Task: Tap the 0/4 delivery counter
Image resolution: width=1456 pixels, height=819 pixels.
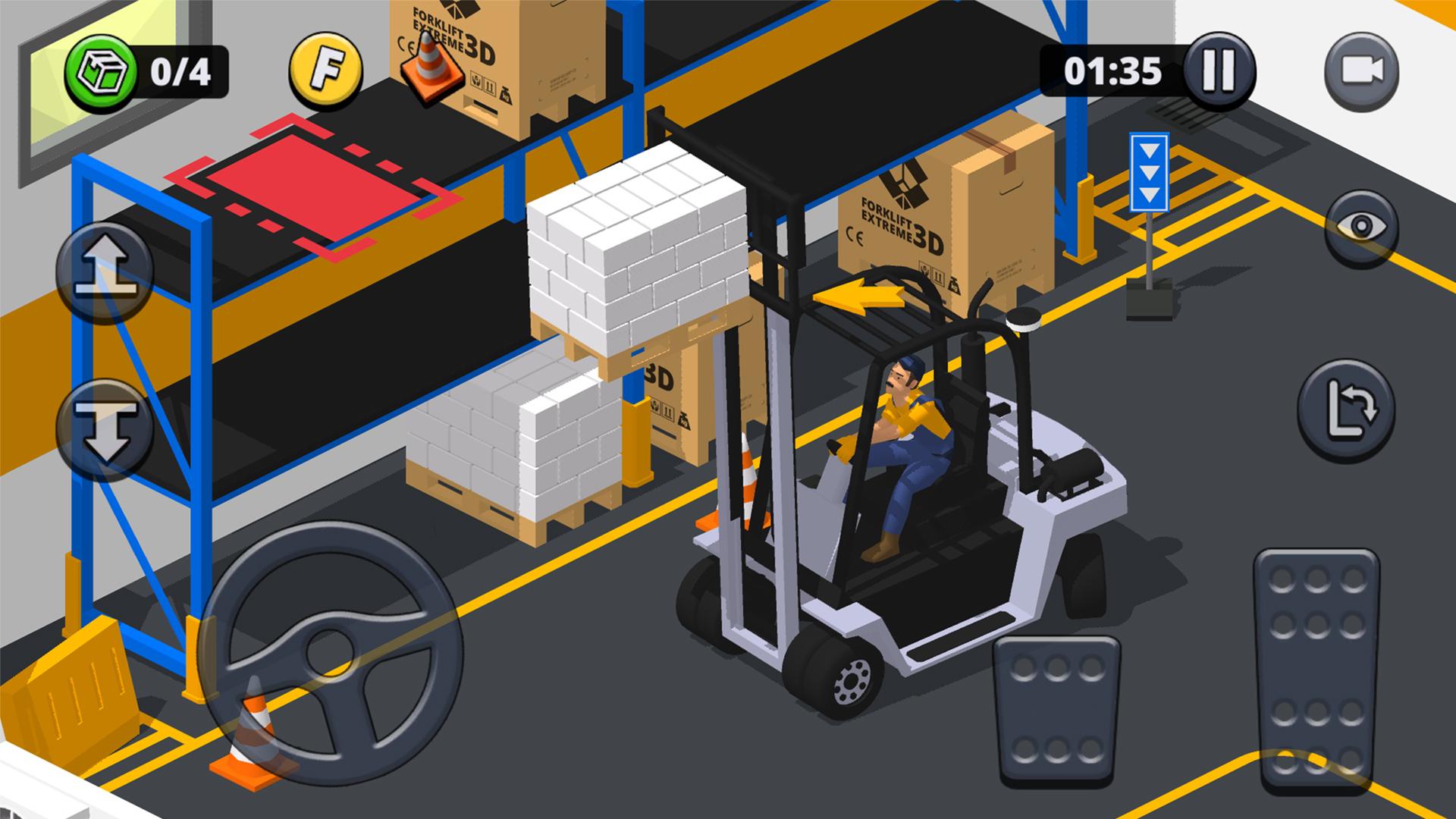Action: click(182, 71)
